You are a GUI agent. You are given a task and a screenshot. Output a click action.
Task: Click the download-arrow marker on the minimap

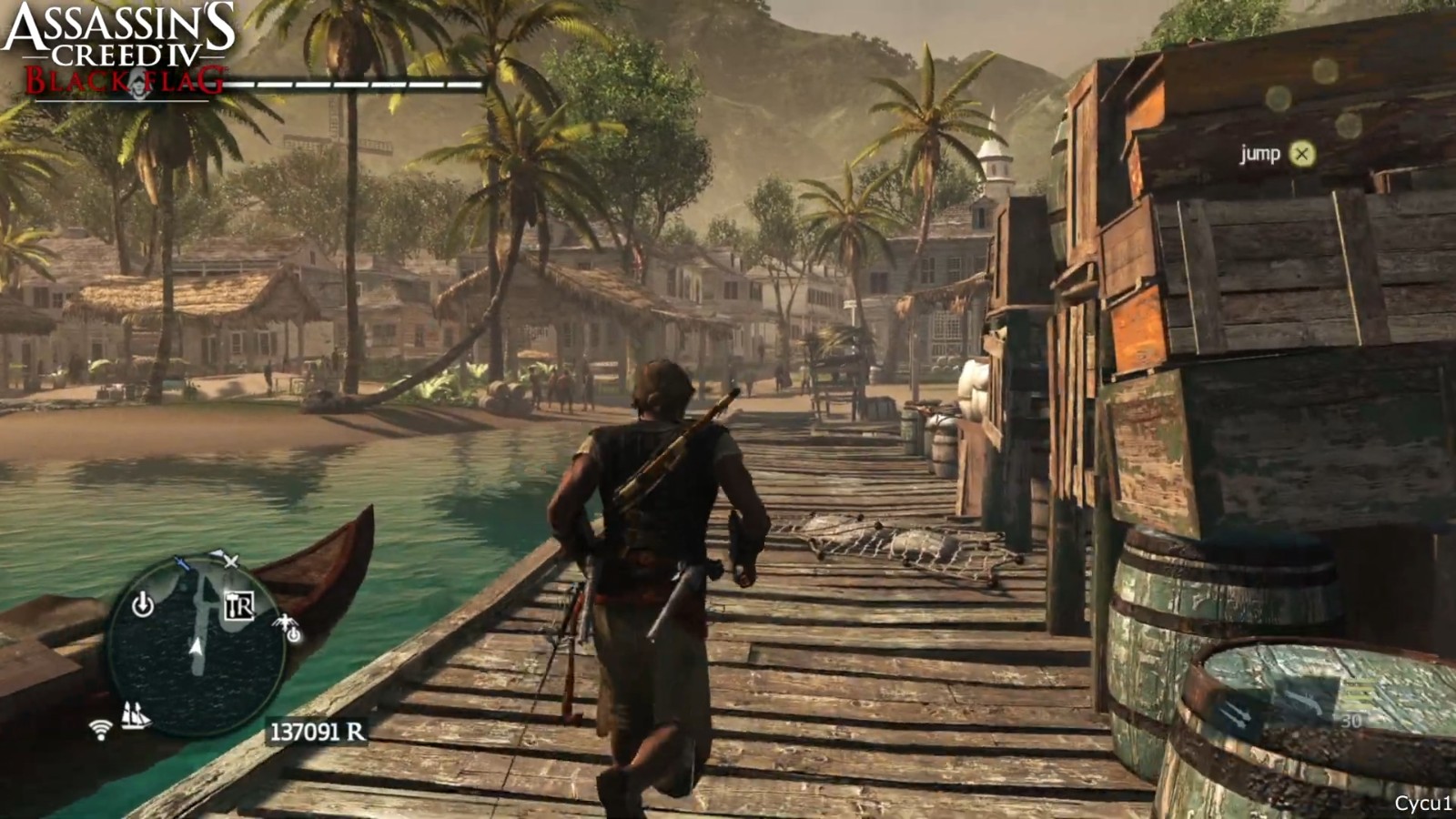click(143, 603)
